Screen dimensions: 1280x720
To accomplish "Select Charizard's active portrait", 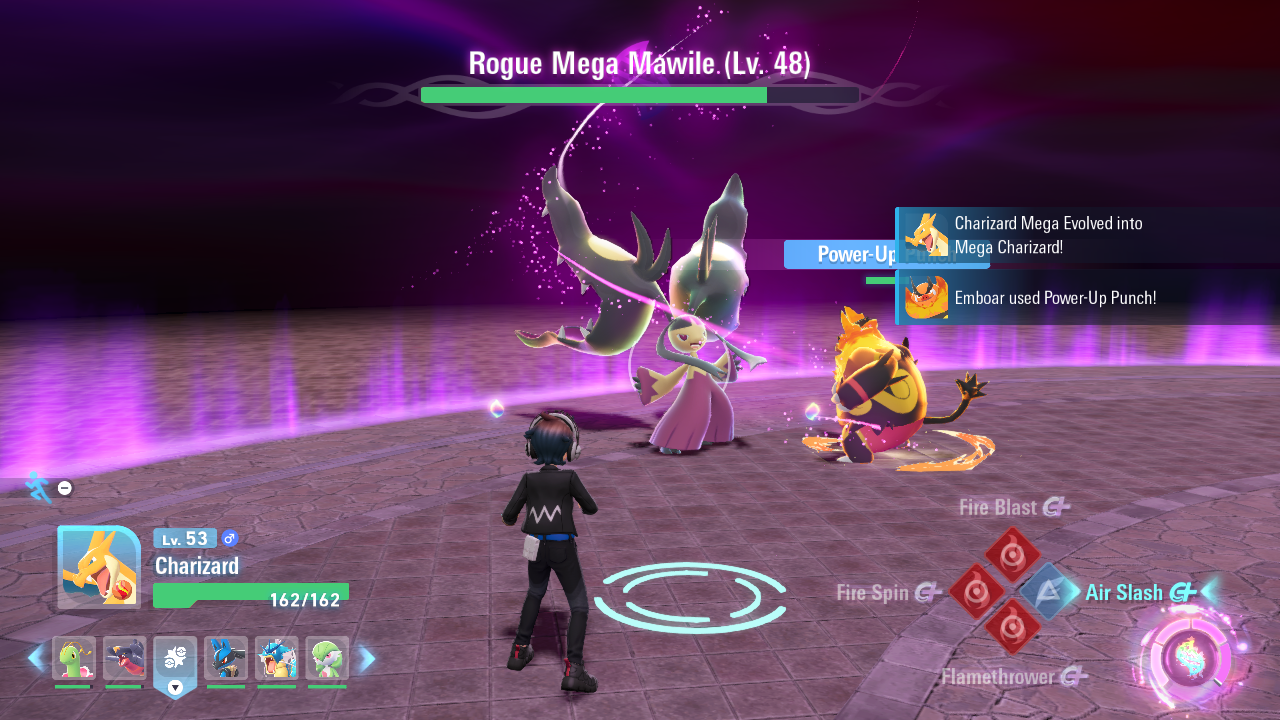I will click(x=99, y=567).
